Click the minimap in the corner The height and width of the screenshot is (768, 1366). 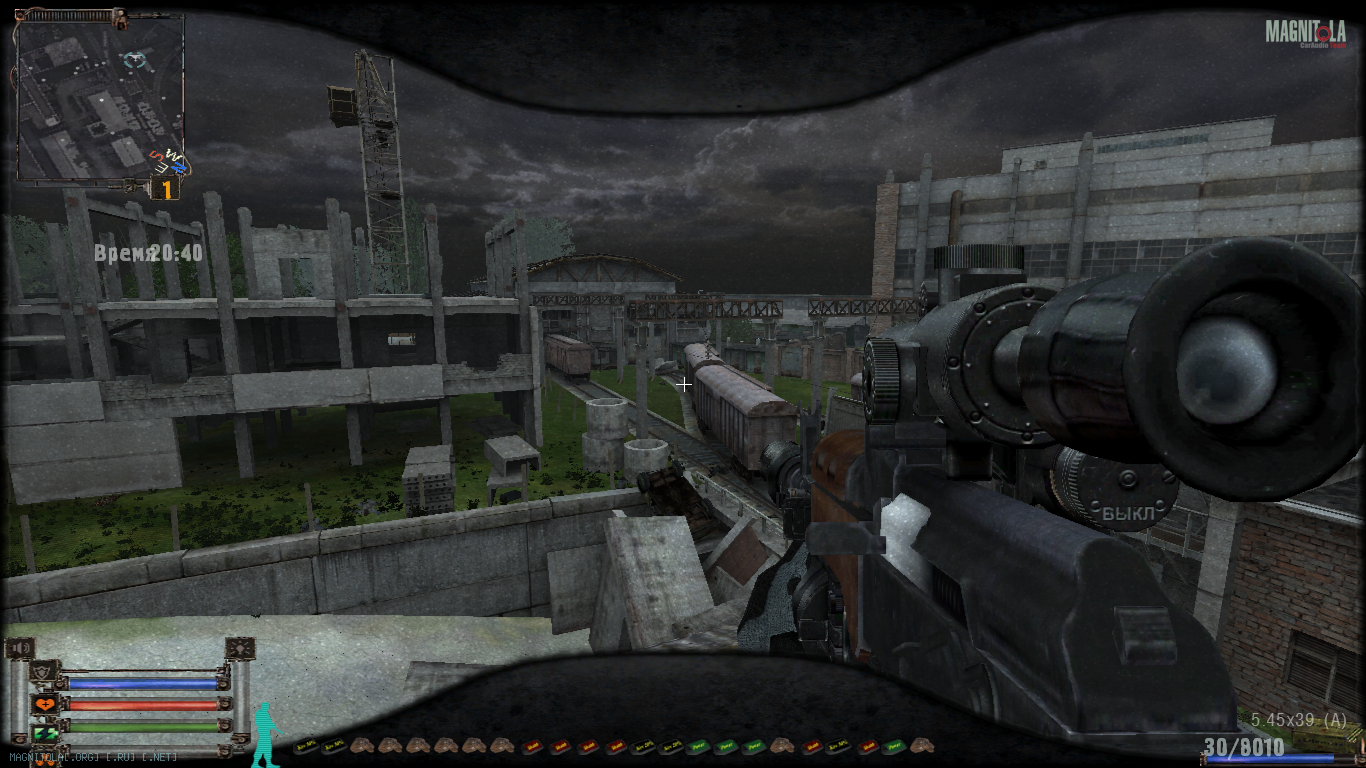coord(98,96)
